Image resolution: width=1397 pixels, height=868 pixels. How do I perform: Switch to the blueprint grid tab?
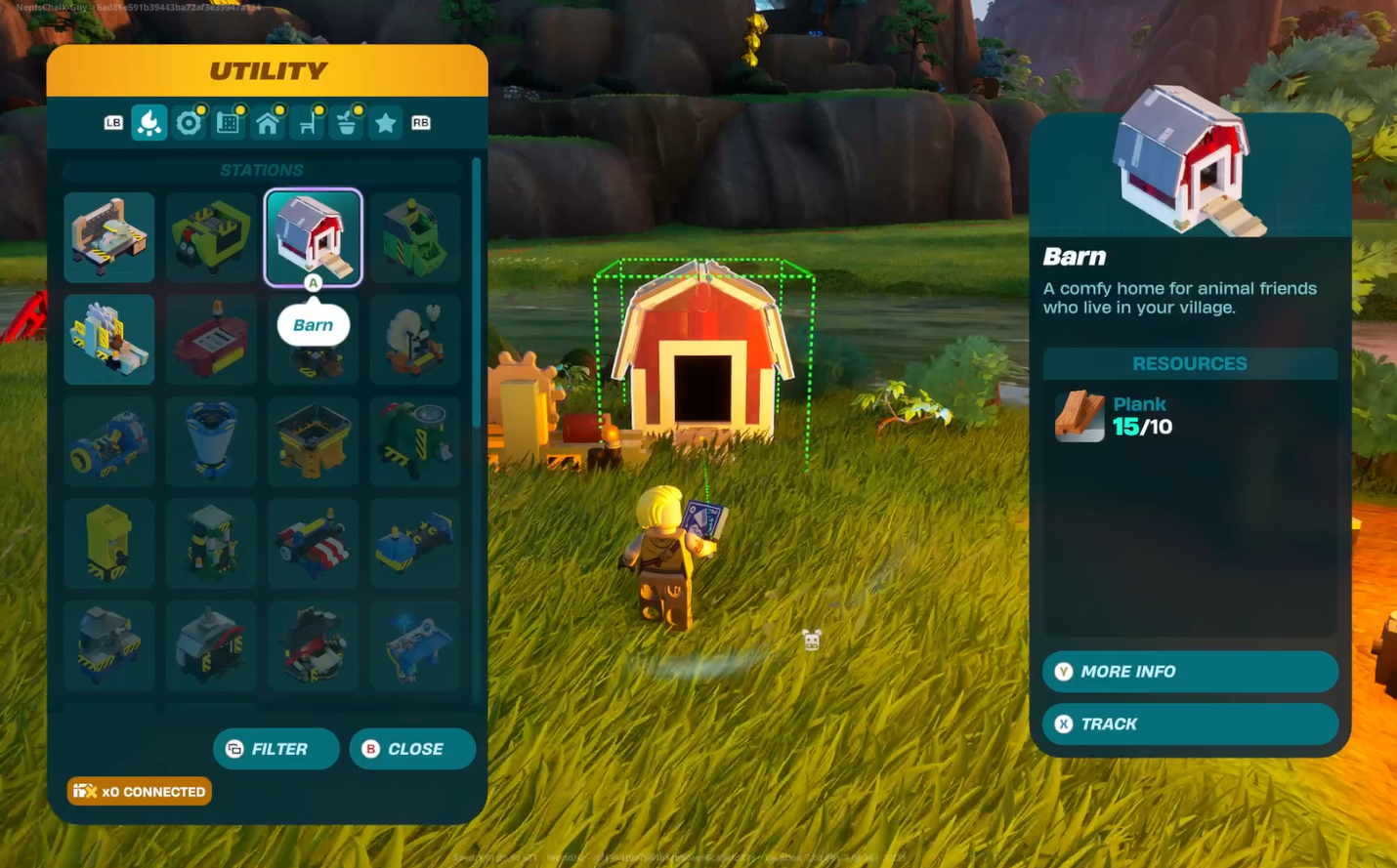(x=229, y=123)
